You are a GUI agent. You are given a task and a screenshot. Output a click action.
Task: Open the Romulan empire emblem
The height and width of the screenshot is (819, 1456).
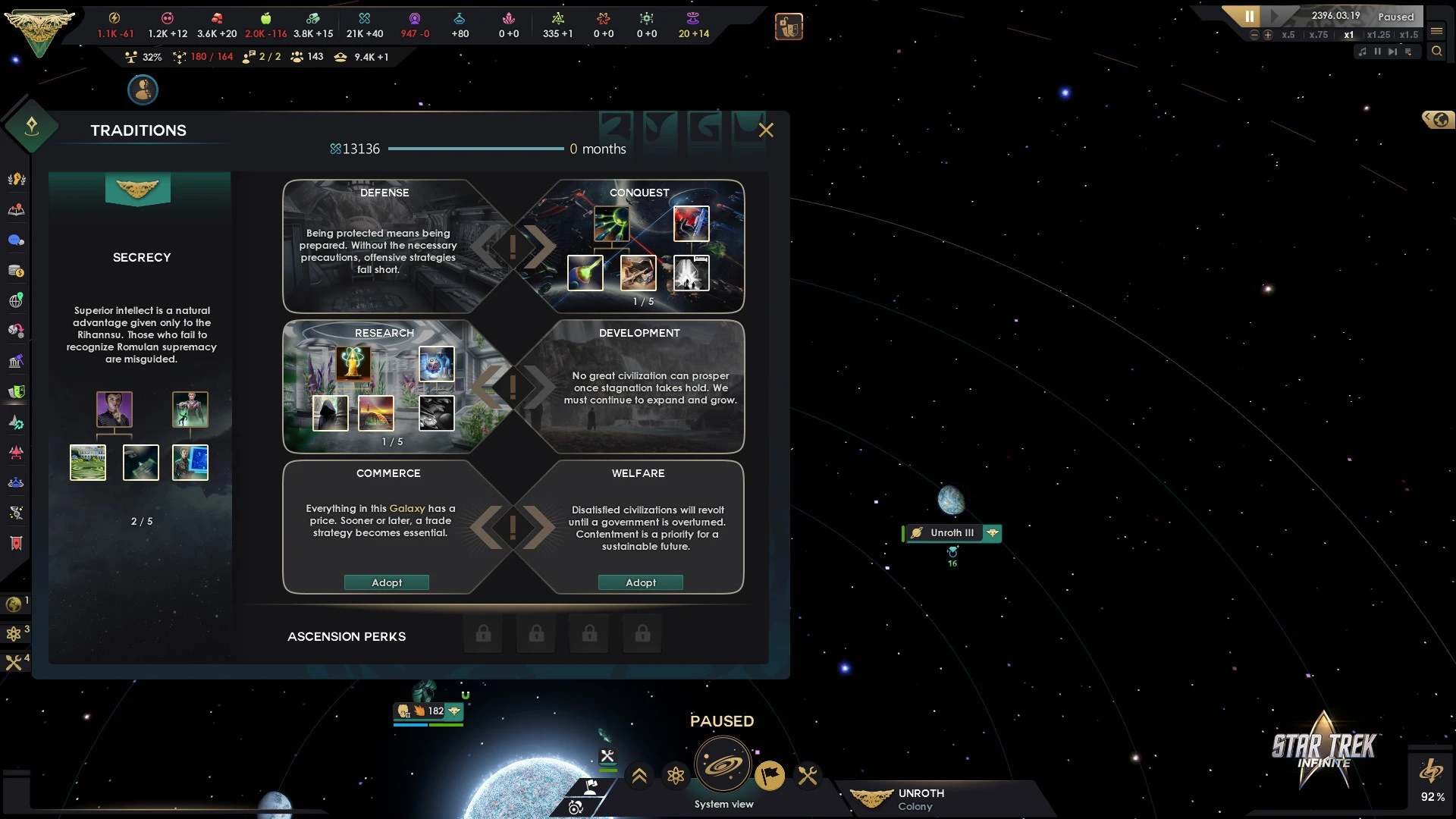coord(39,30)
